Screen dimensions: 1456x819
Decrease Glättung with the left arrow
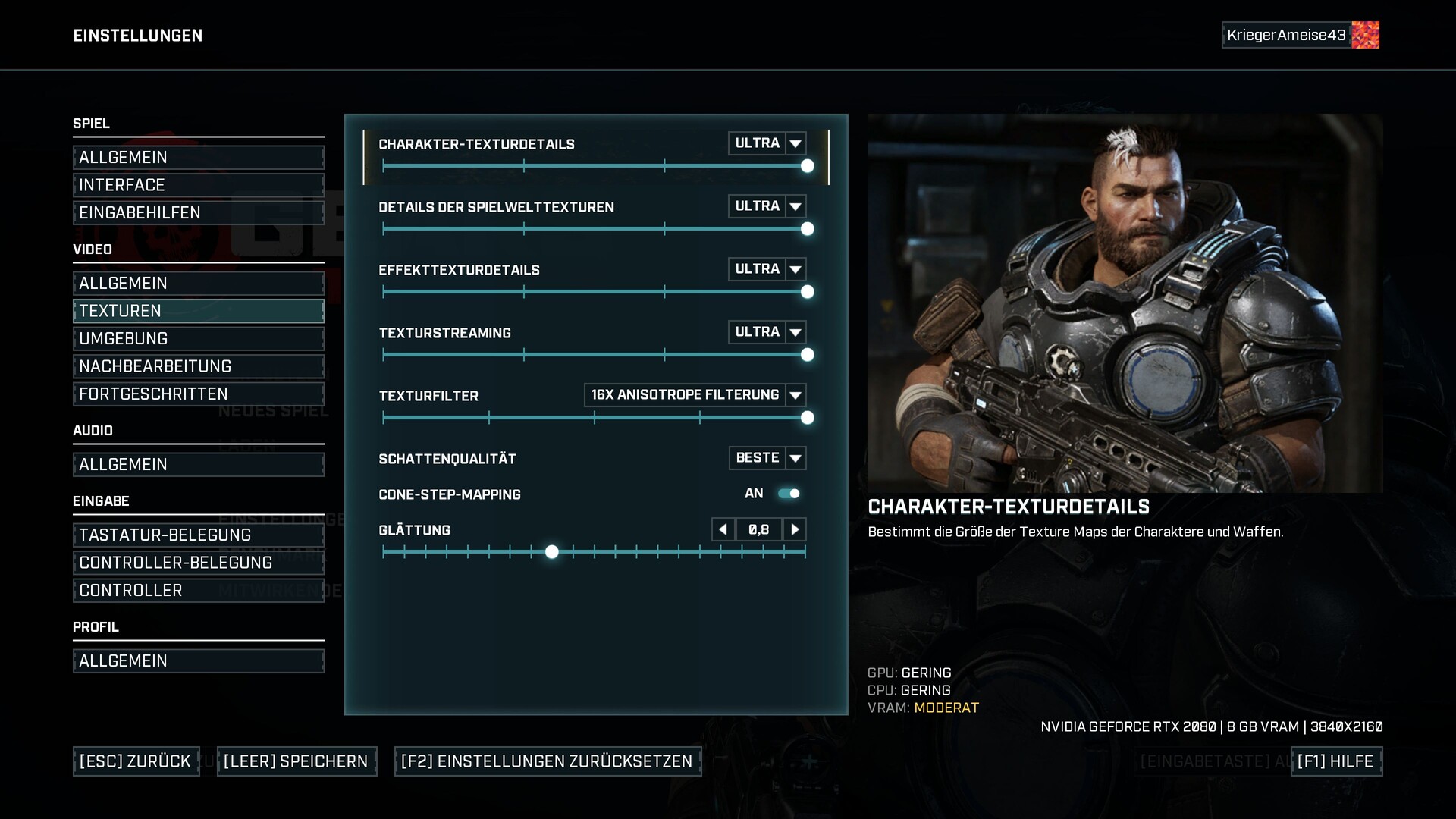click(723, 529)
